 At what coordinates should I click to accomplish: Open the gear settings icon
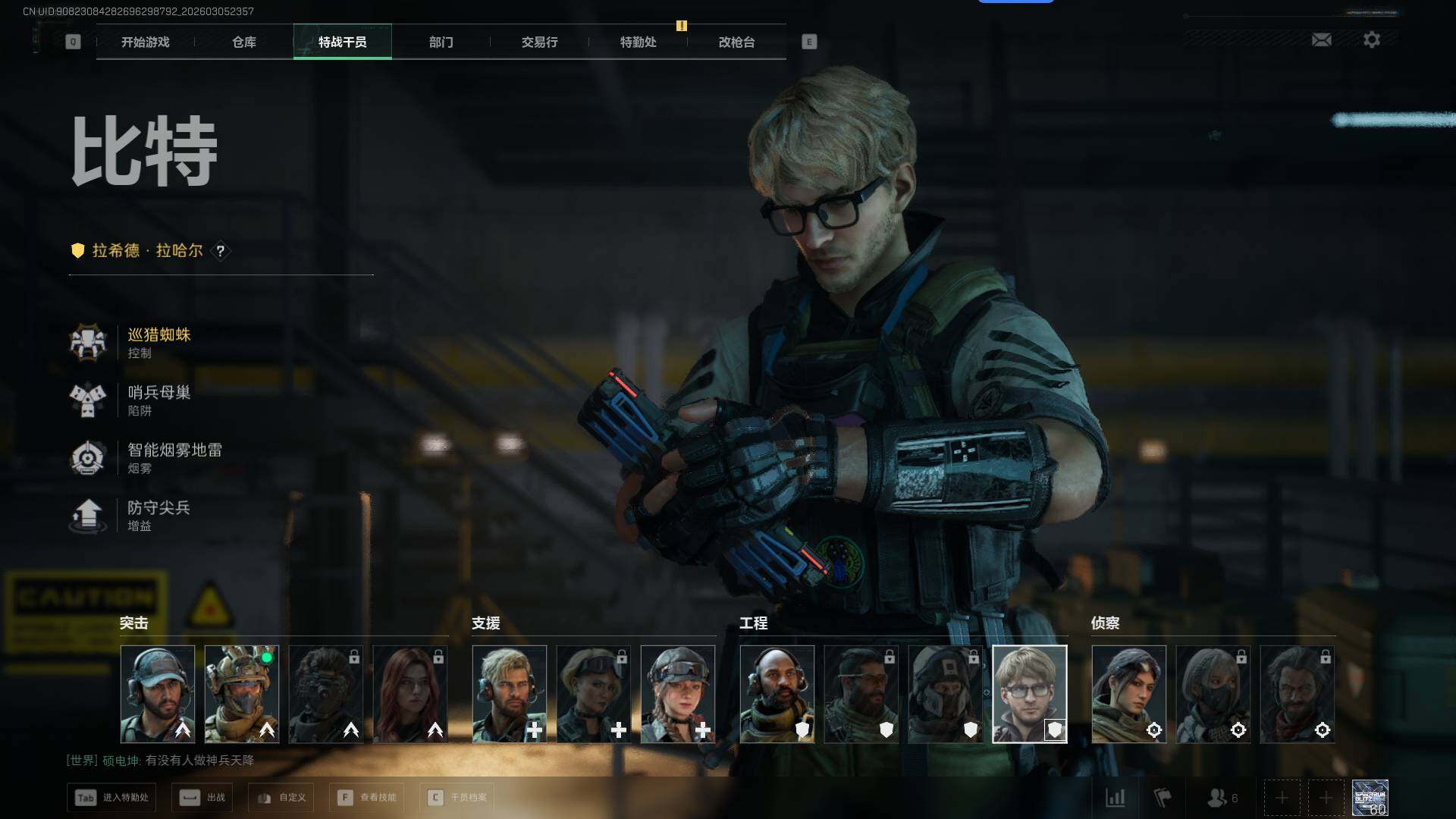coord(1372,40)
